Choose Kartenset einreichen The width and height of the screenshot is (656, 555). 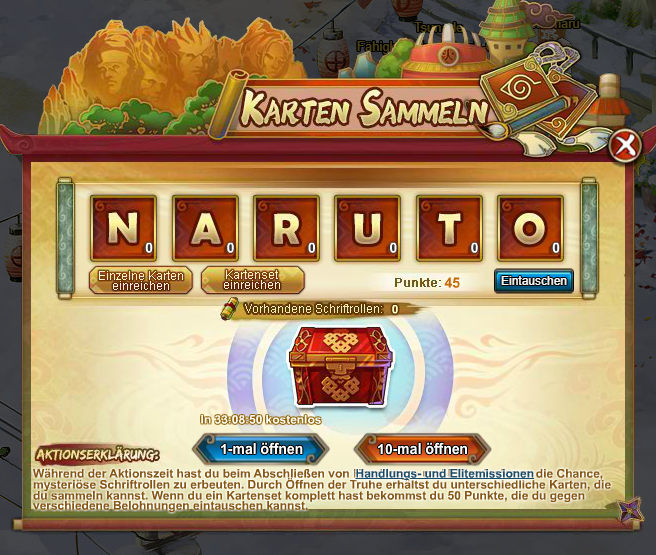point(252,280)
